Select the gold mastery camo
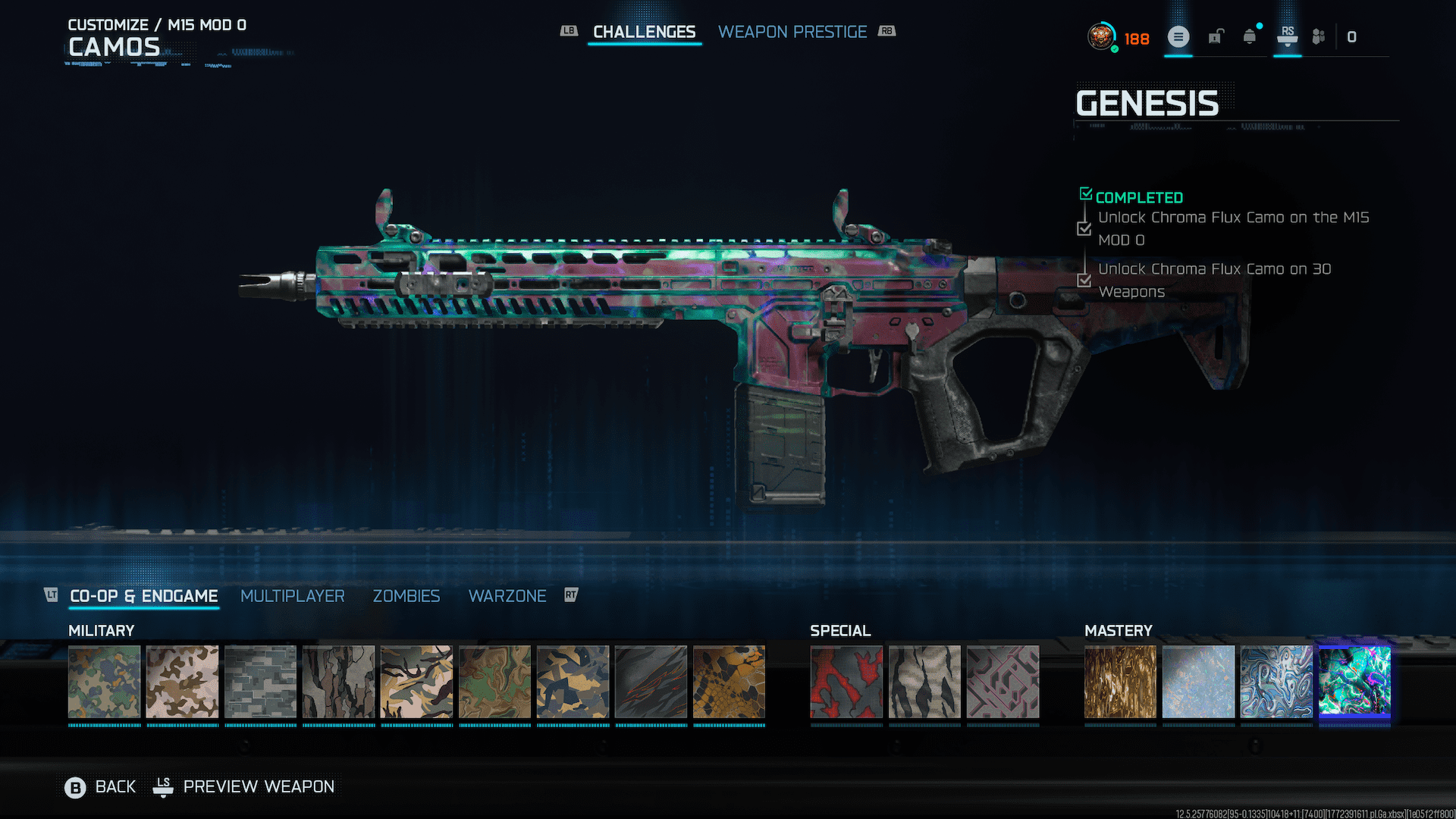This screenshot has height=819, width=1456. click(x=1120, y=681)
